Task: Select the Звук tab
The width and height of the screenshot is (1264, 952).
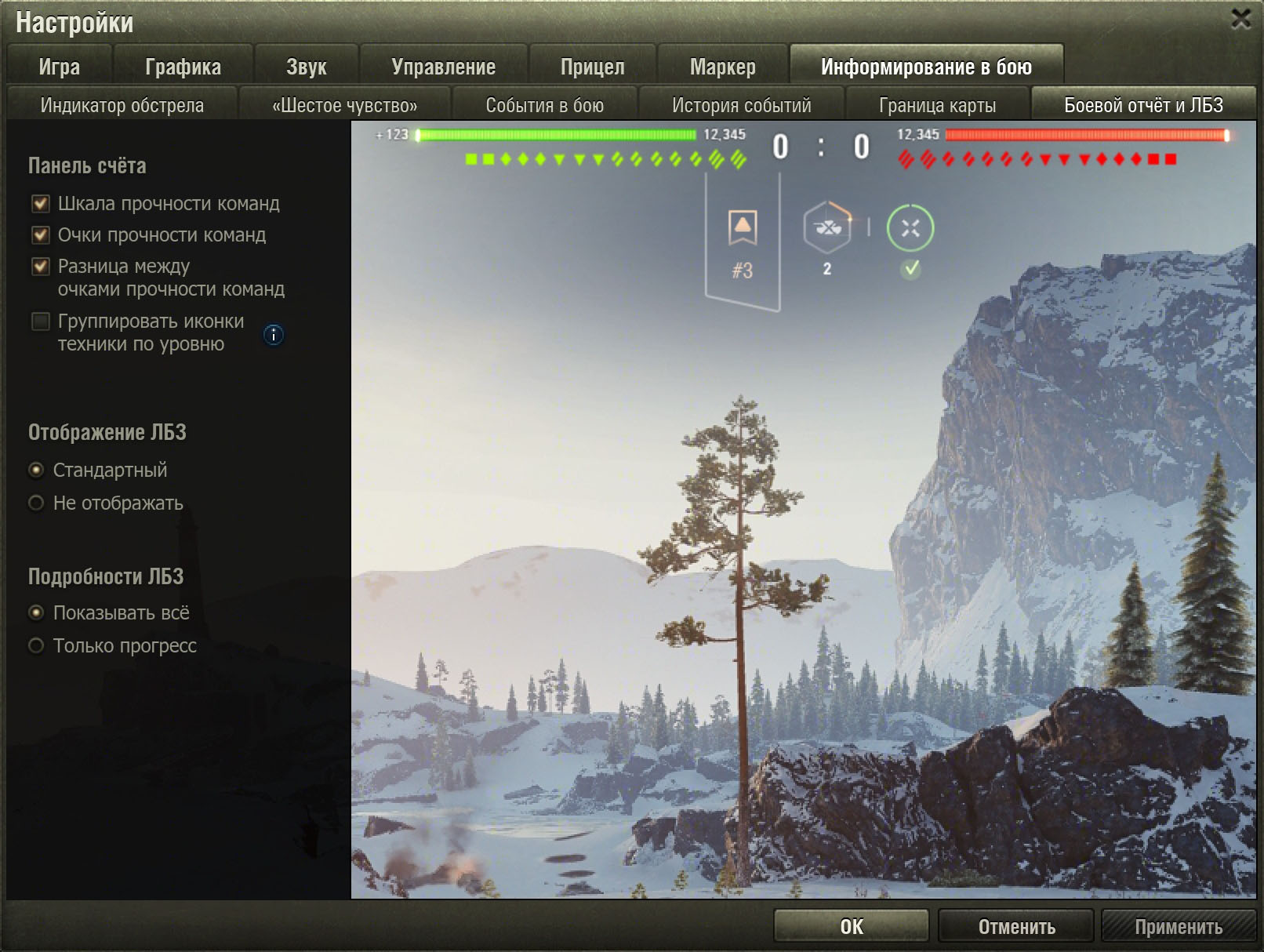Action: pos(306,67)
